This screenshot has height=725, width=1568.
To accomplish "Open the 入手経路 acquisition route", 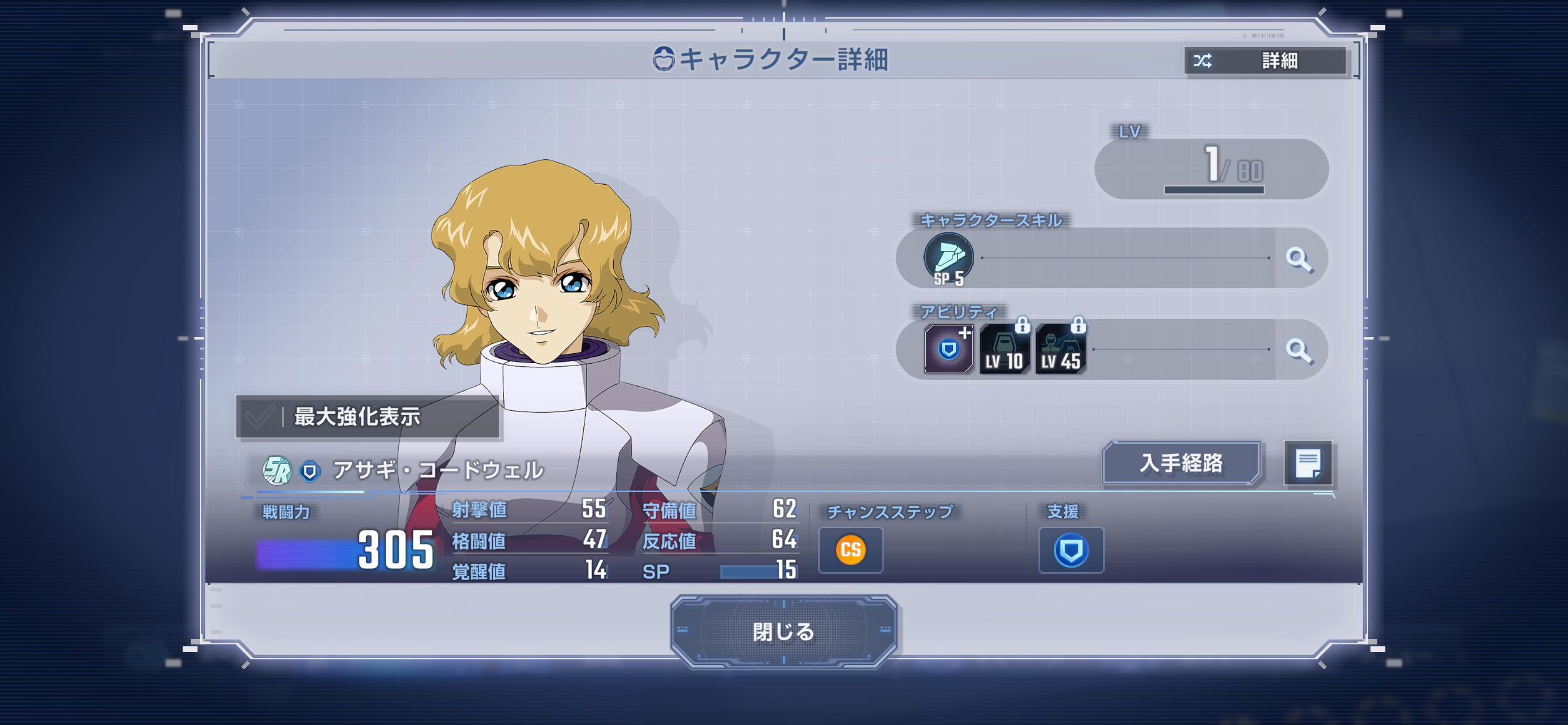I will coord(1181,463).
